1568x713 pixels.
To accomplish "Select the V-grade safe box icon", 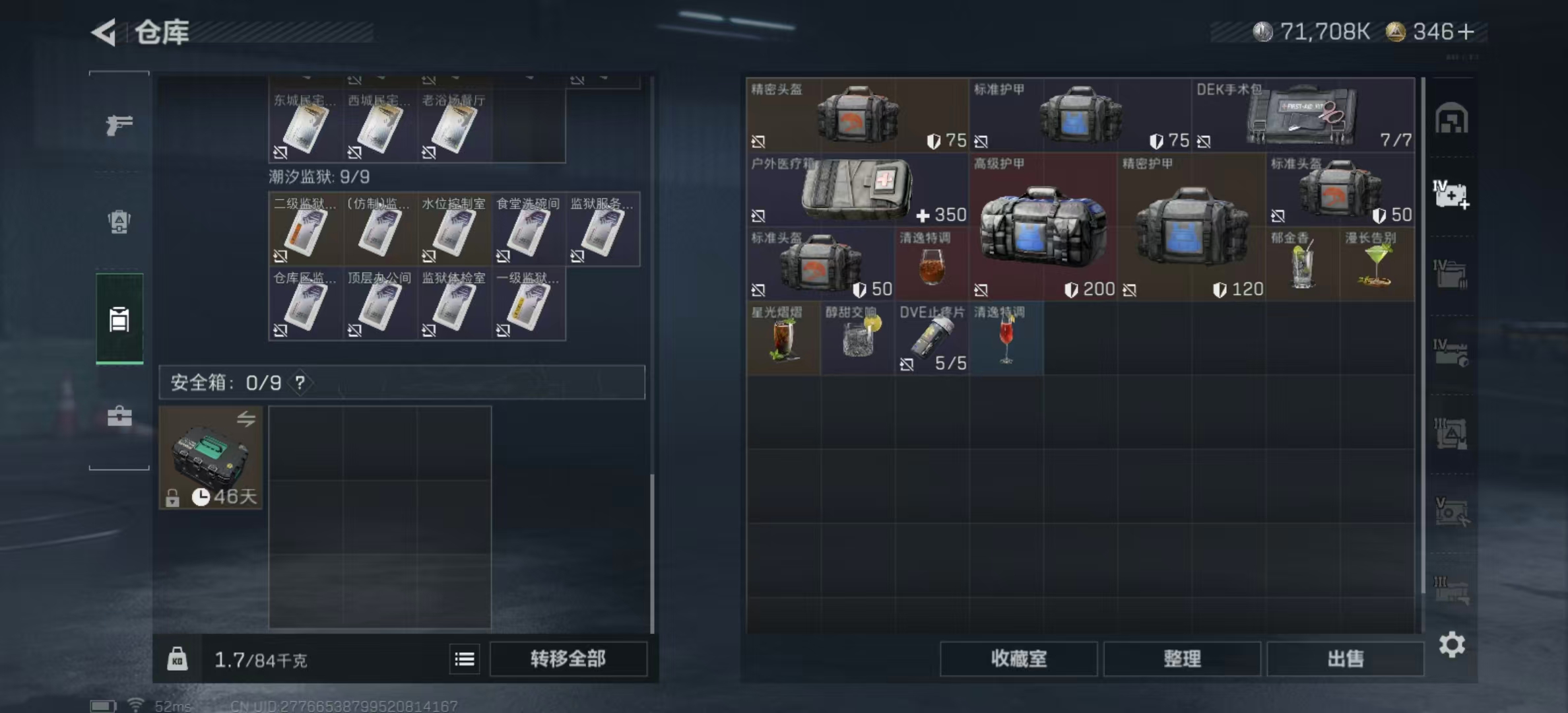I will (1451, 512).
